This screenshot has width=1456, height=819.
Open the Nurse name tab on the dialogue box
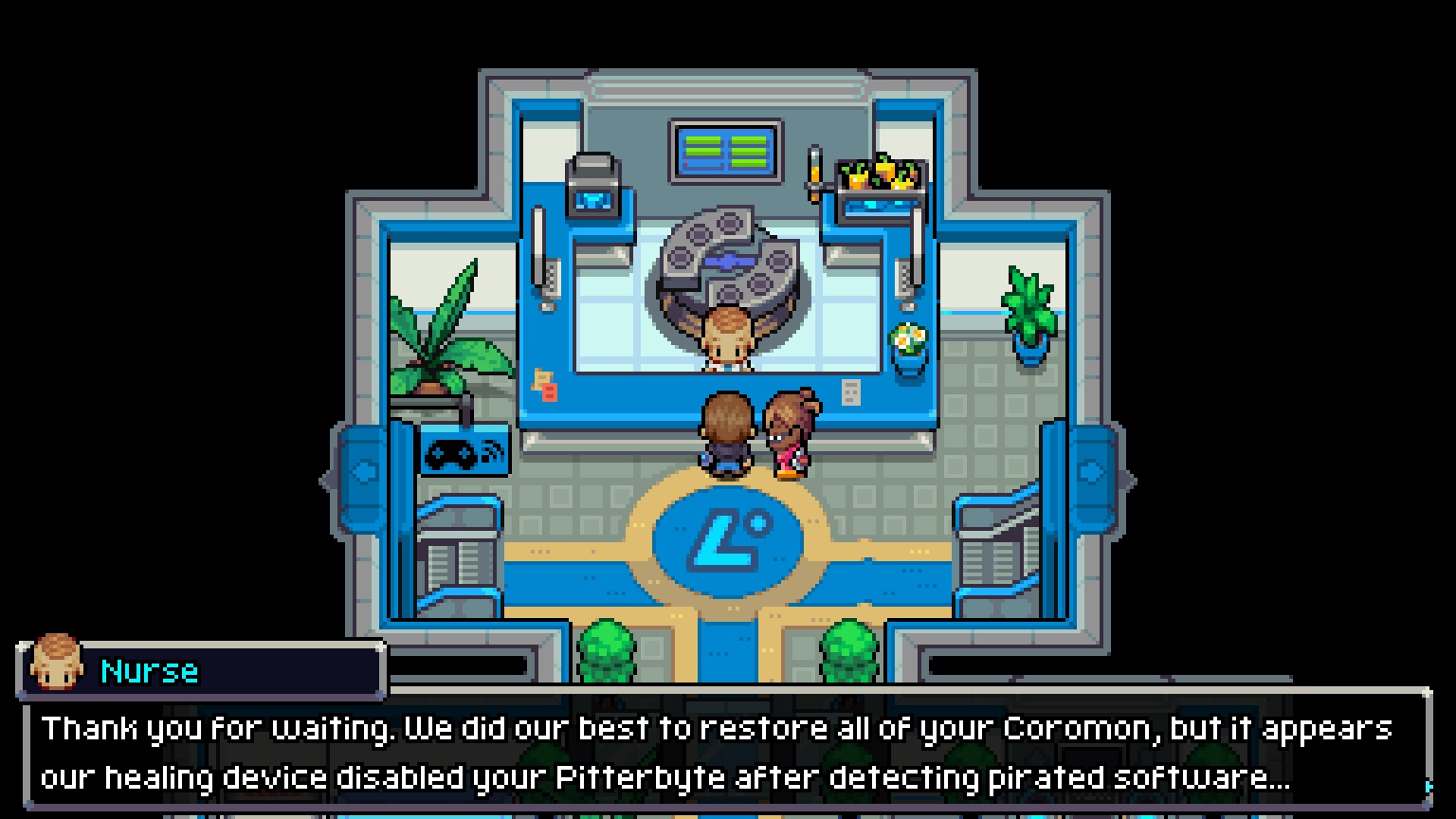pos(149,670)
